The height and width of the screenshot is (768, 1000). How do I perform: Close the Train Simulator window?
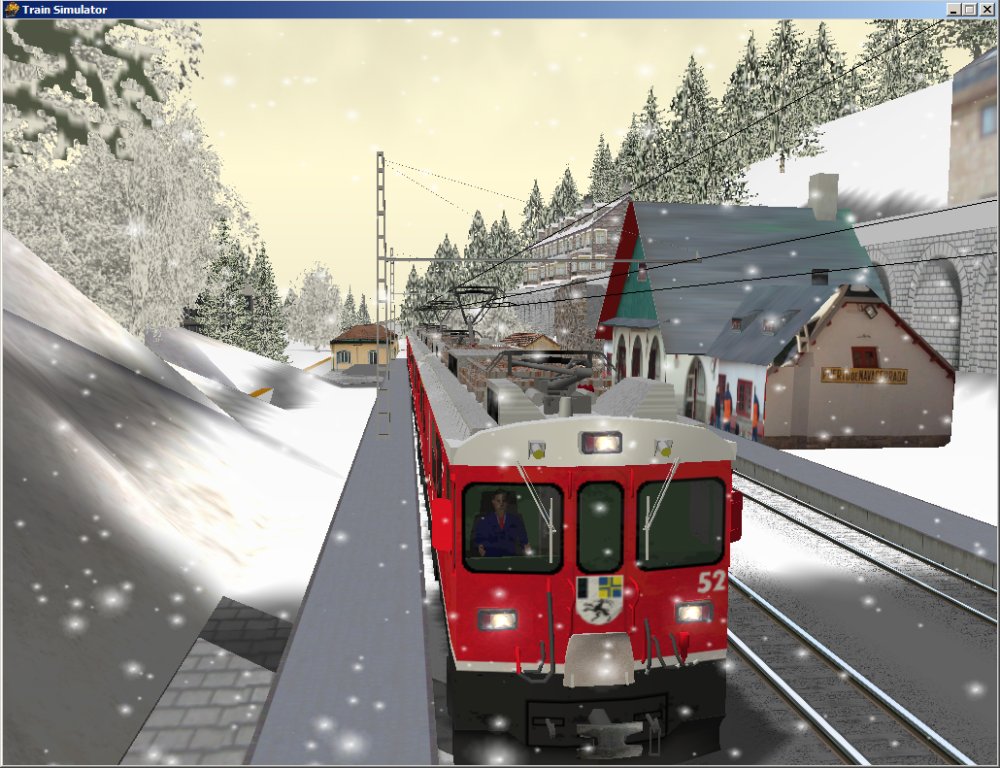coord(987,9)
